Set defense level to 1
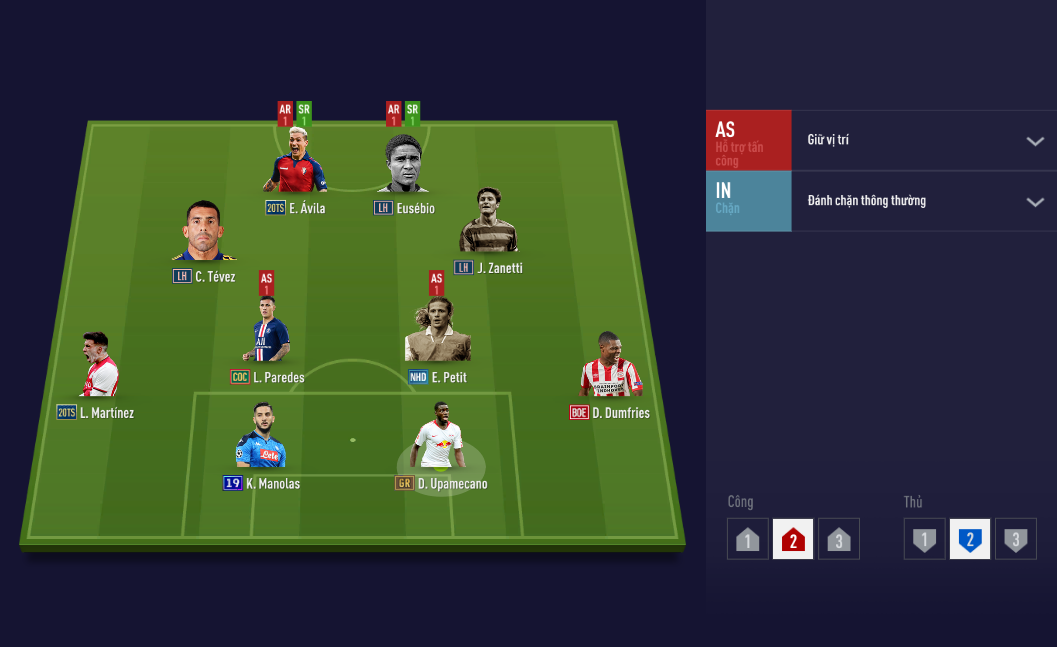 pos(925,539)
